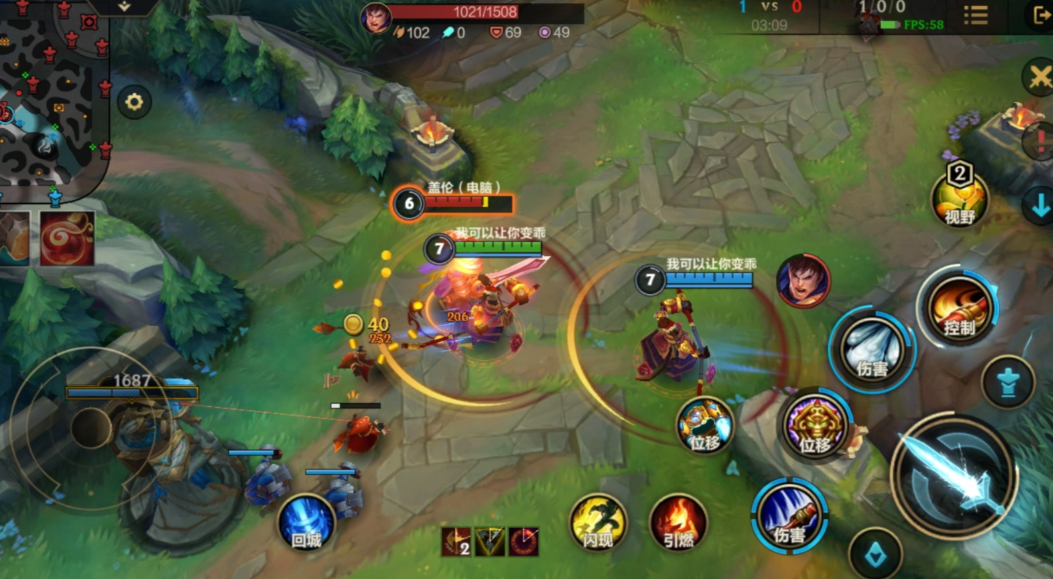The width and height of the screenshot is (1053, 579).
Task: Activate the blue shield 位移 skill
Action: click(x=705, y=424)
